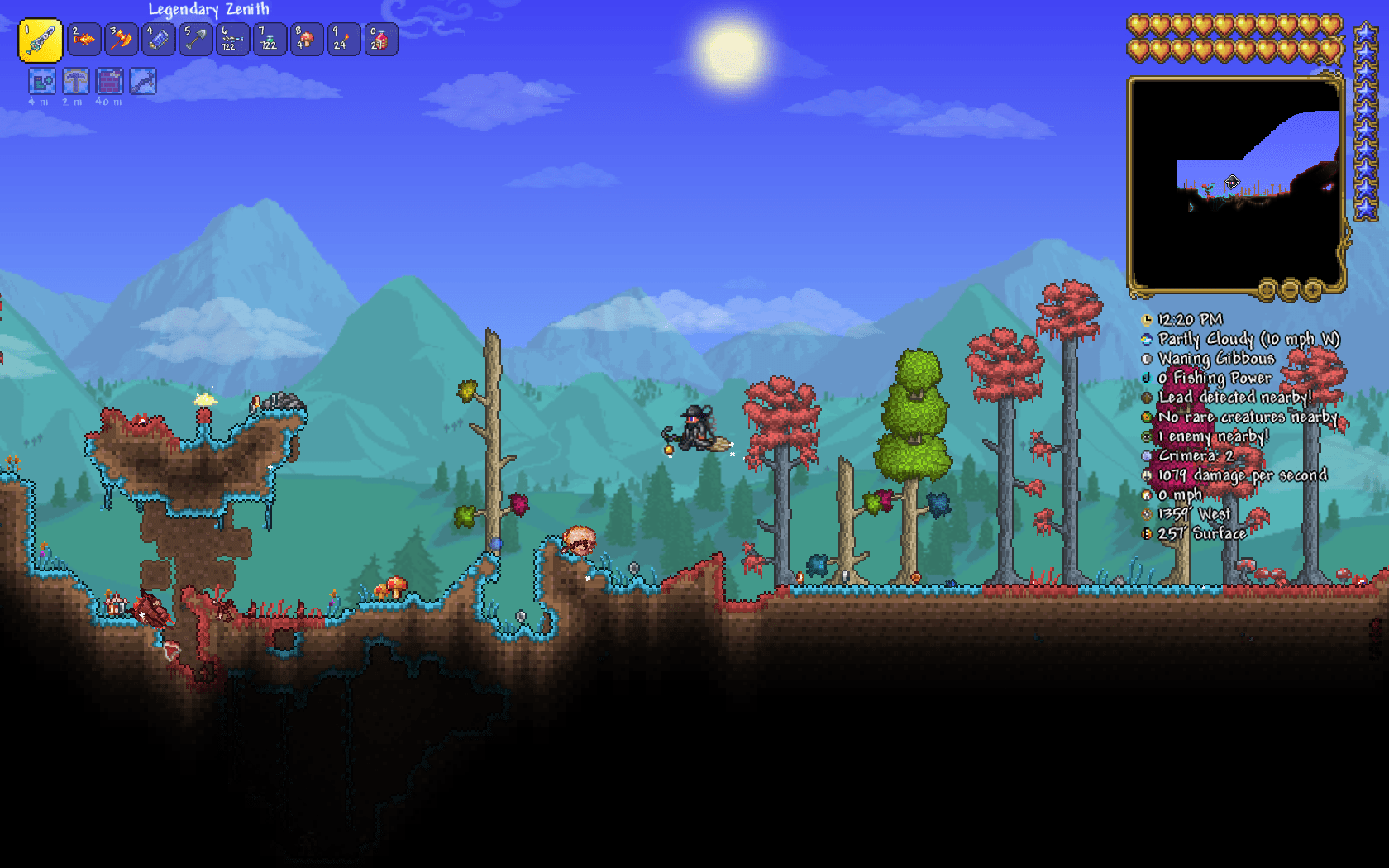Select the shovel in hotbar slot 5

tap(195, 39)
